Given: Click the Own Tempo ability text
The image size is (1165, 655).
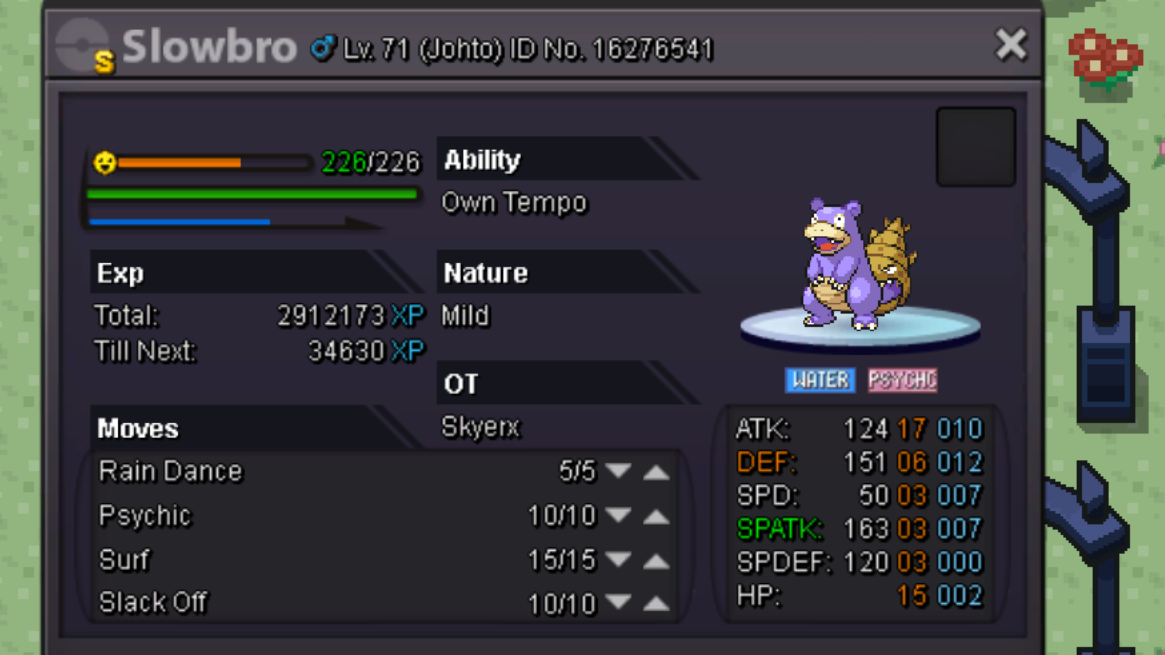Looking at the screenshot, I should [514, 203].
